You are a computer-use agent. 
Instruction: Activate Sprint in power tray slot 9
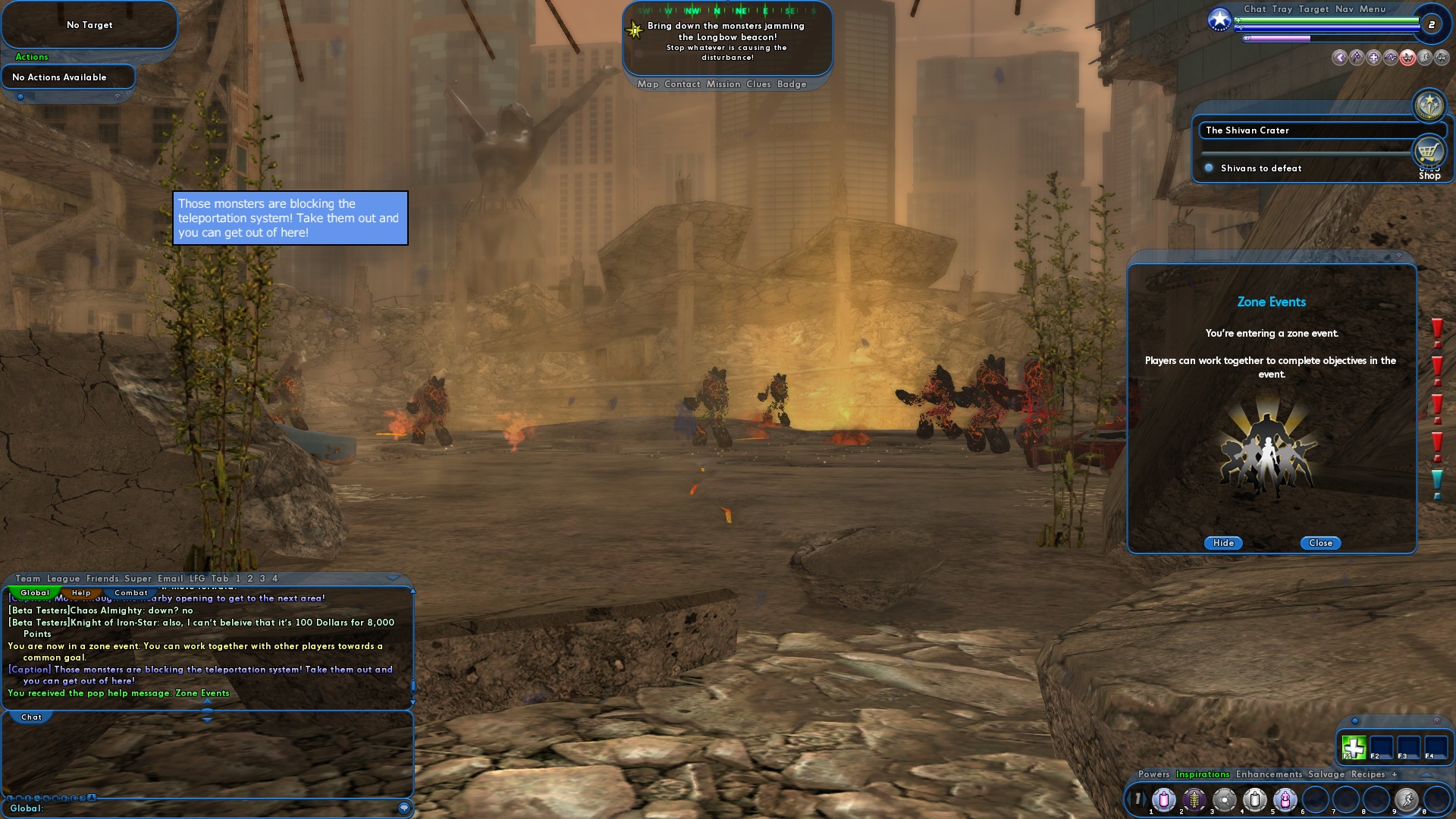[1407, 801]
